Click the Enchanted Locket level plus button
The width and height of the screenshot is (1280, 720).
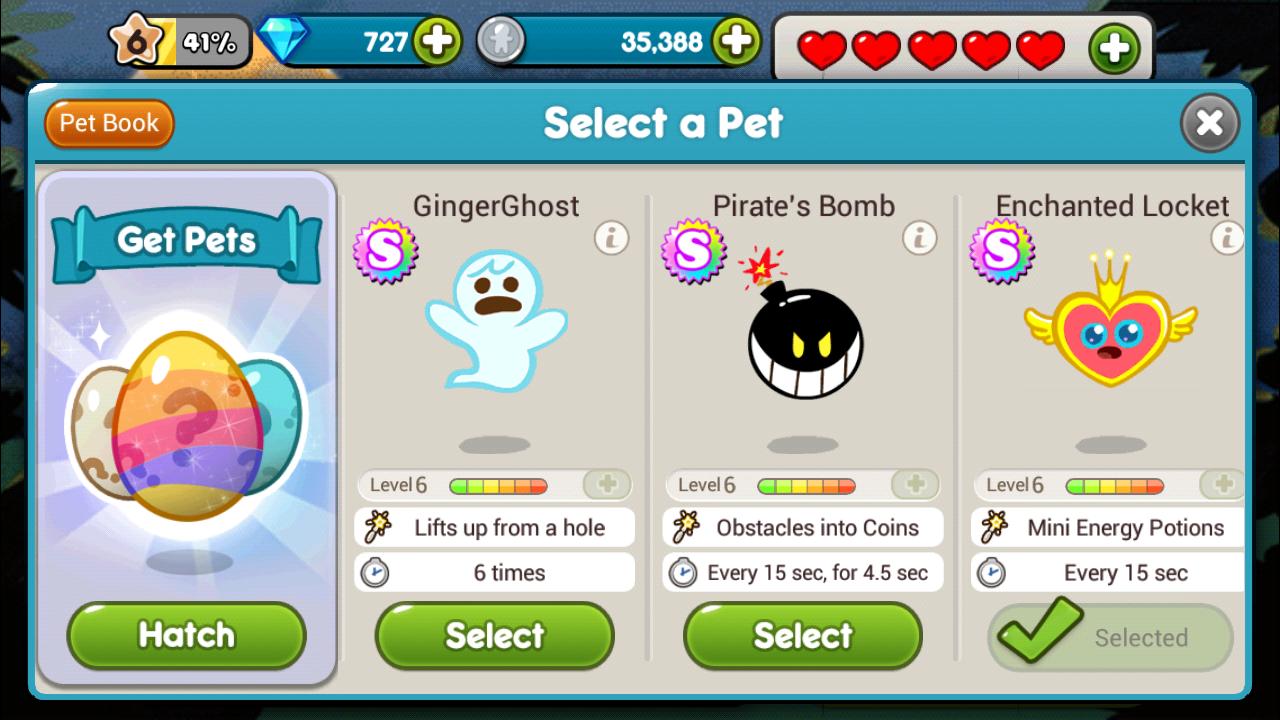click(1222, 485)
